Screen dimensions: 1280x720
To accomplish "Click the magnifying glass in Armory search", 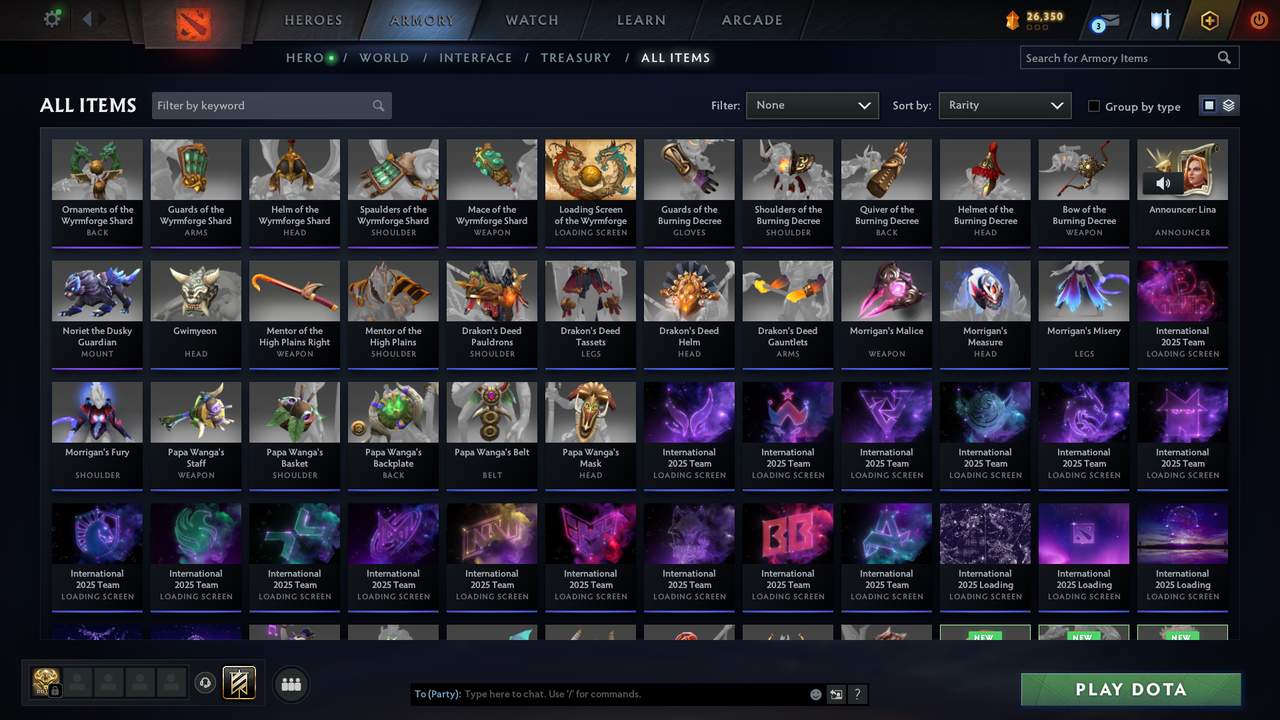I will [x=1224, y=57].
